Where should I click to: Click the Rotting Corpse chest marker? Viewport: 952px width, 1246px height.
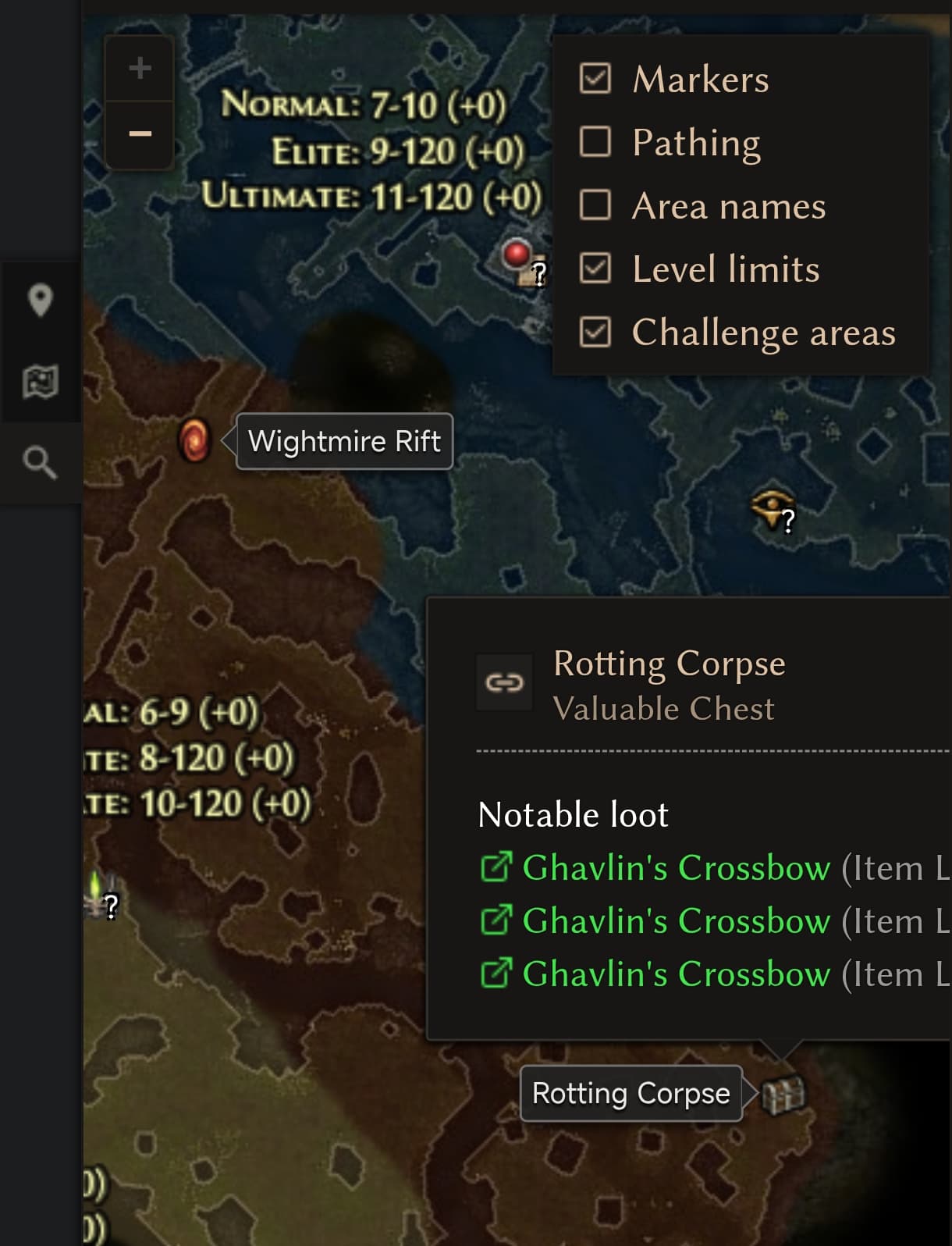tap(783, 1095)
